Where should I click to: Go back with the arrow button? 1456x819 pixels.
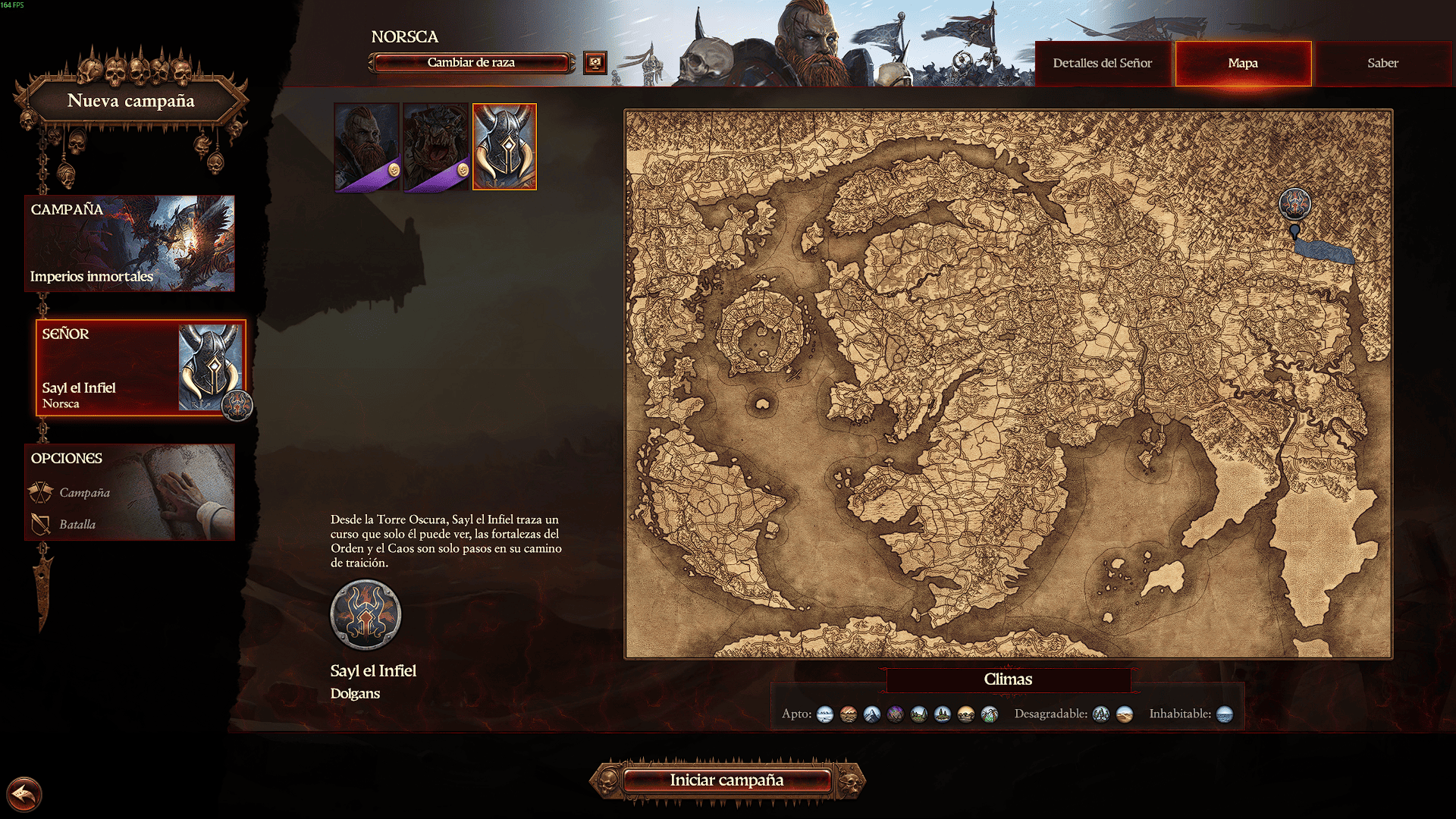(x=24, y=795)
